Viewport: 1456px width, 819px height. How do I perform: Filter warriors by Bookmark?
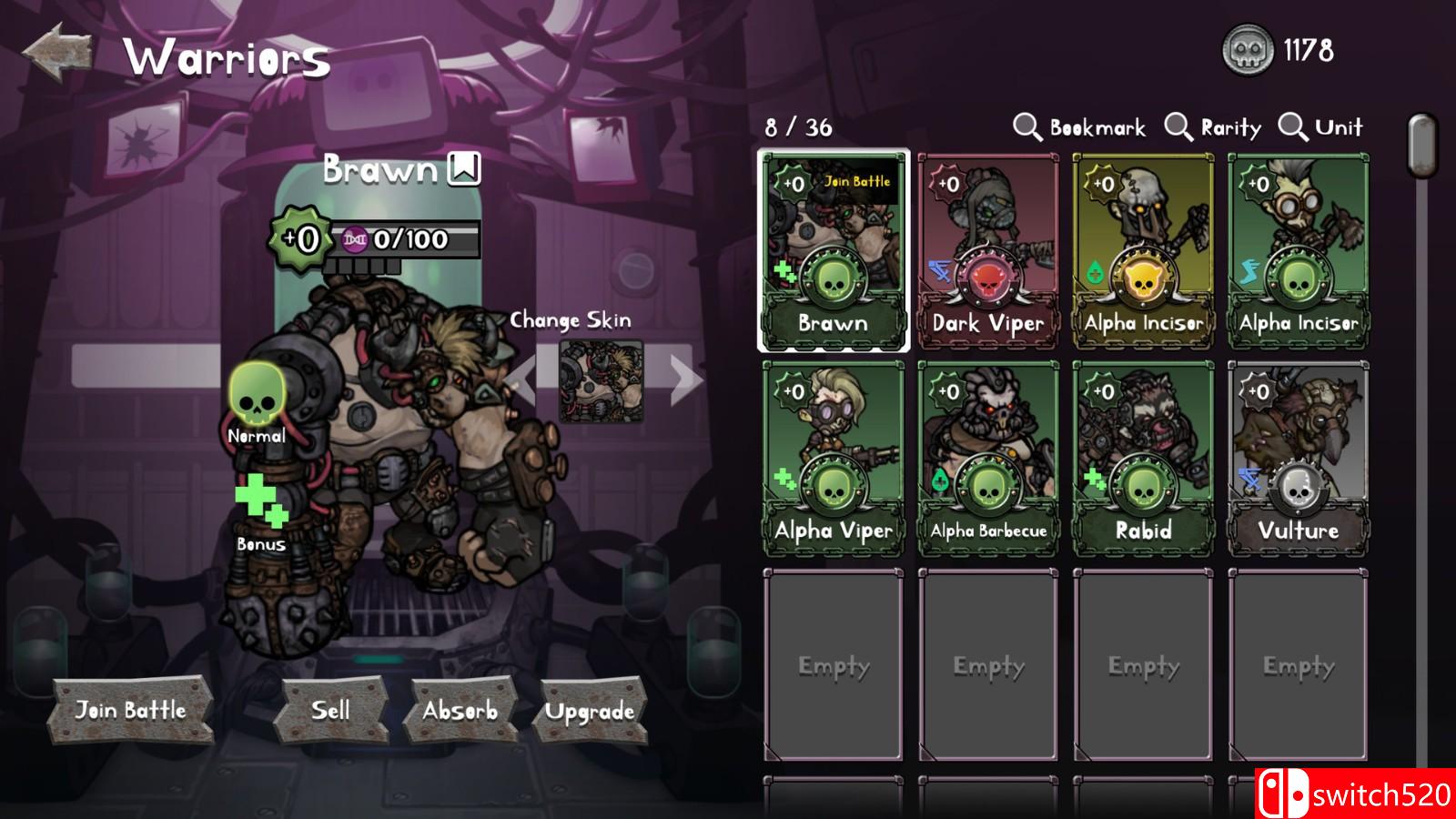point(1080,127)
